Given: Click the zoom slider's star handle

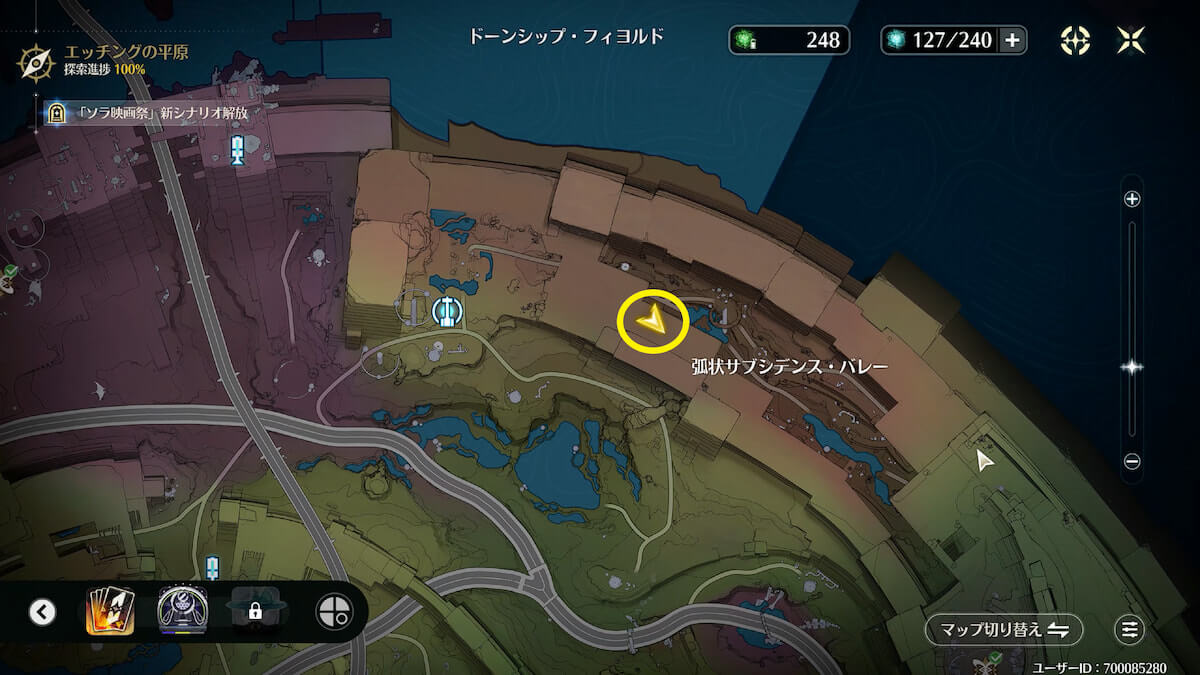Looking at the screenshot, I should coord(1132,367).
